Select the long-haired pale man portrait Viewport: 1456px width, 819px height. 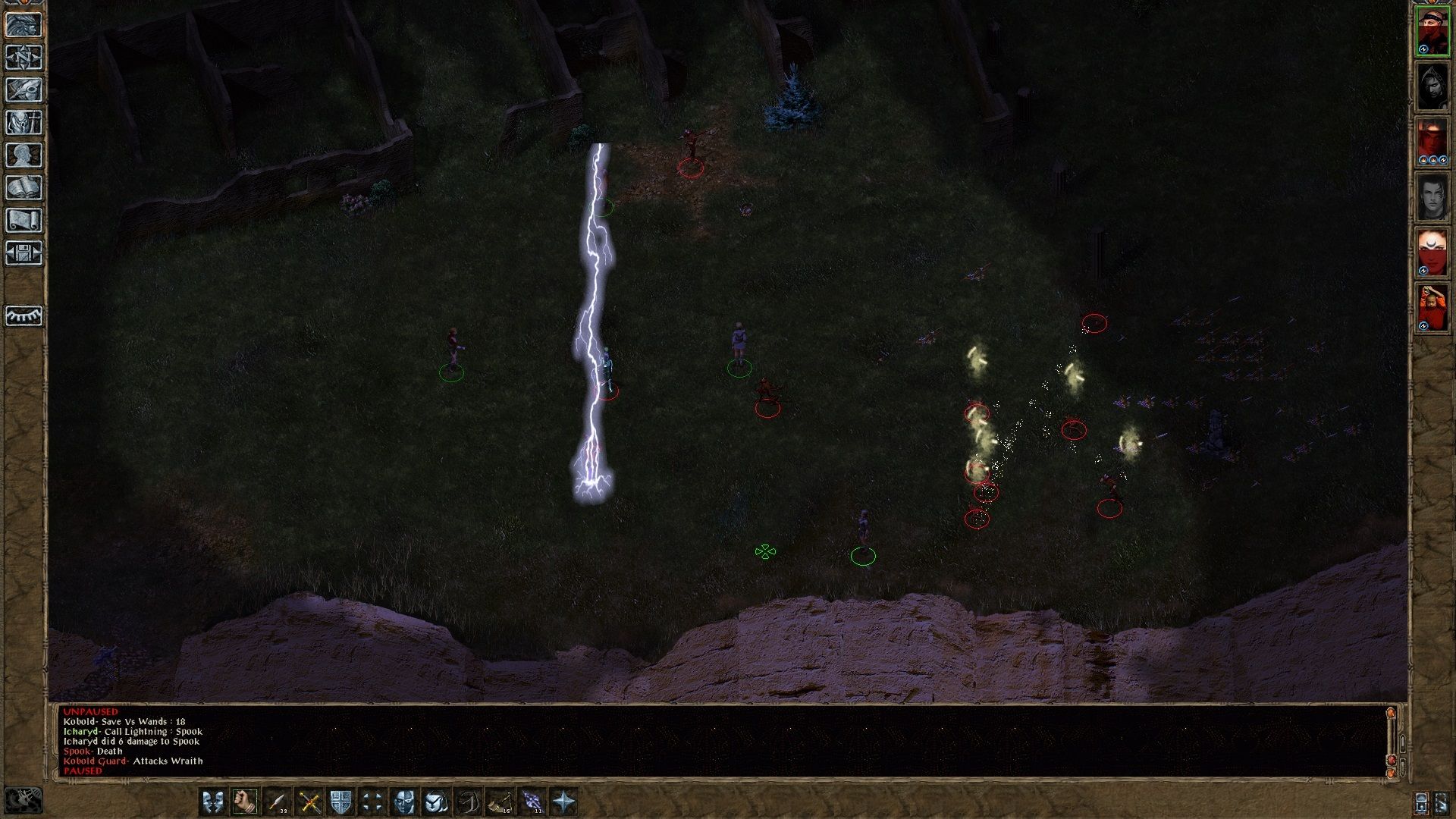coord(1432,198)
